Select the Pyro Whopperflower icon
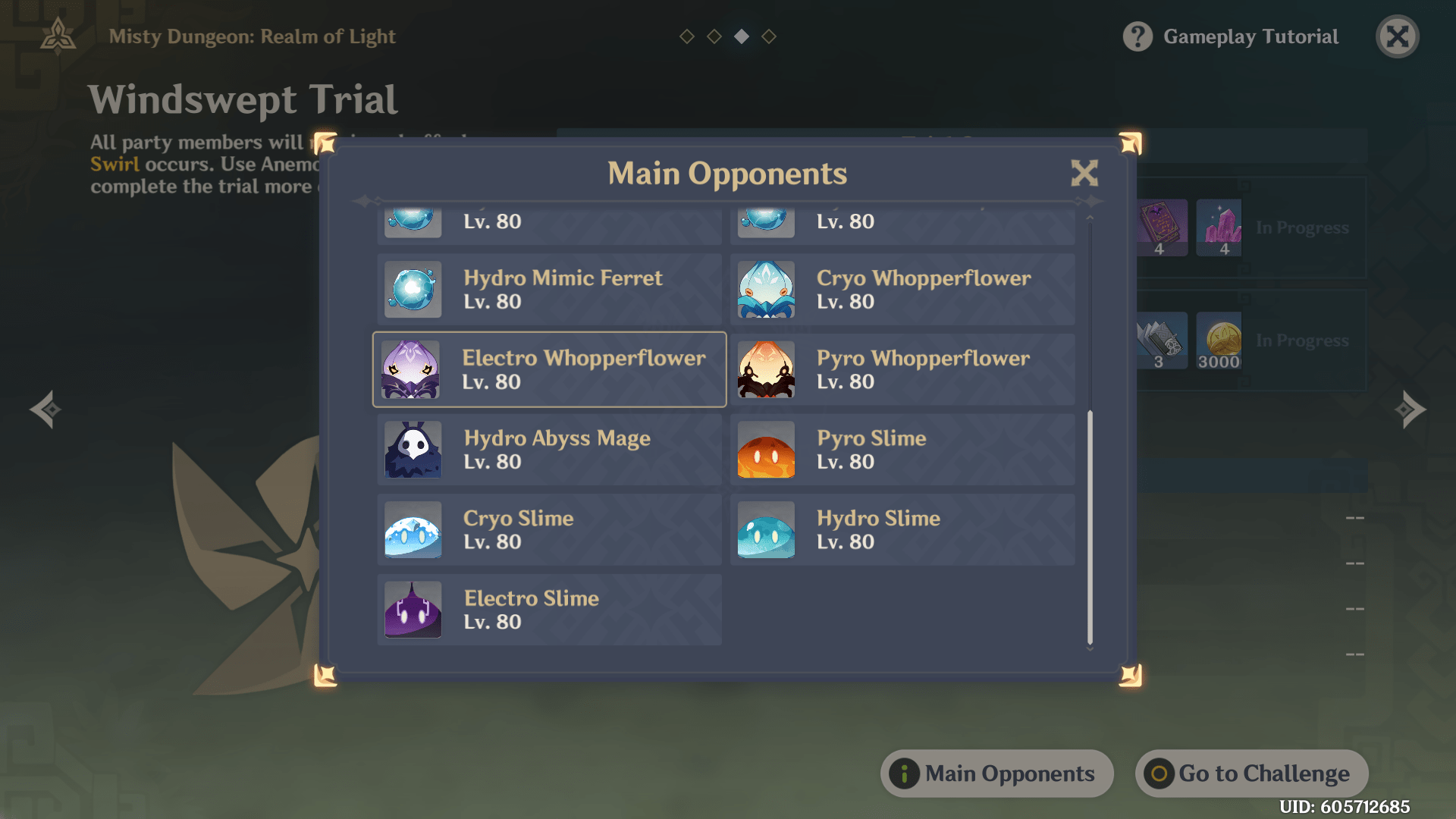The width and height of the screenshot is (1456, 819). pyautogui.click(x=765, y=369)
